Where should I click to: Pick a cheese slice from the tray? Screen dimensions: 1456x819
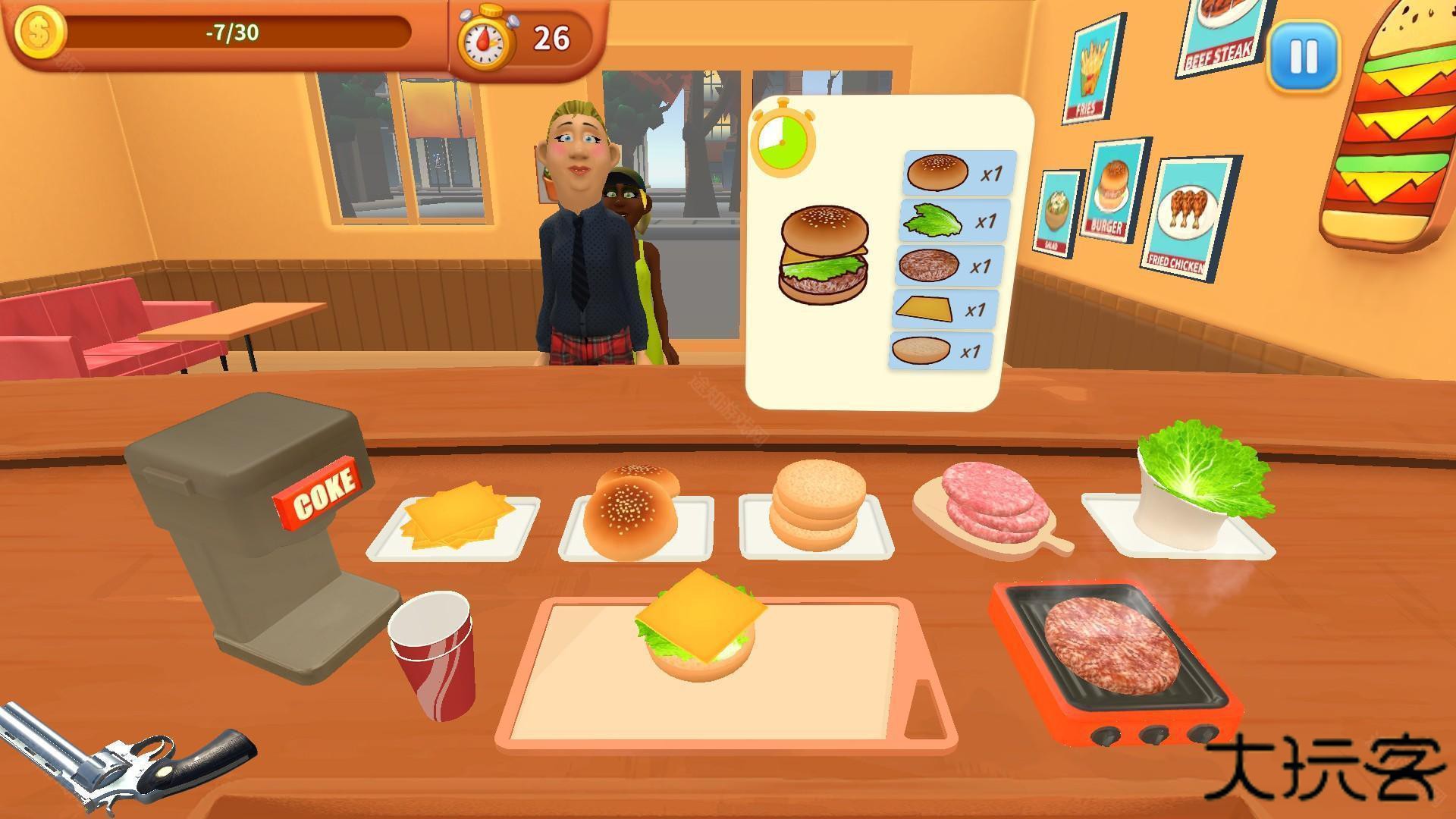453,514
